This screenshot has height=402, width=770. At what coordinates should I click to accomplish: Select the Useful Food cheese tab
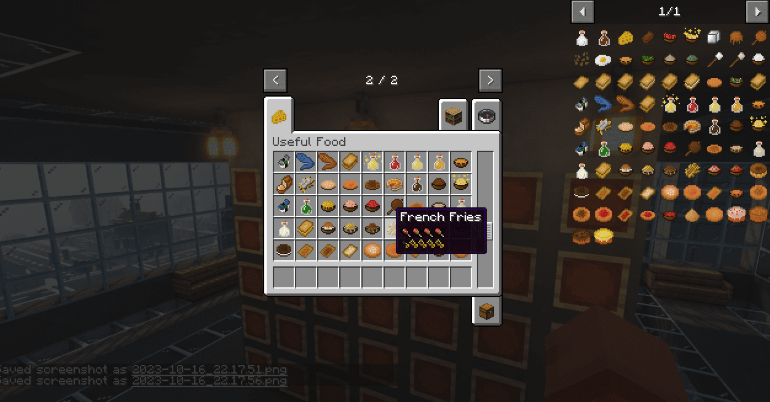(280, 115)
